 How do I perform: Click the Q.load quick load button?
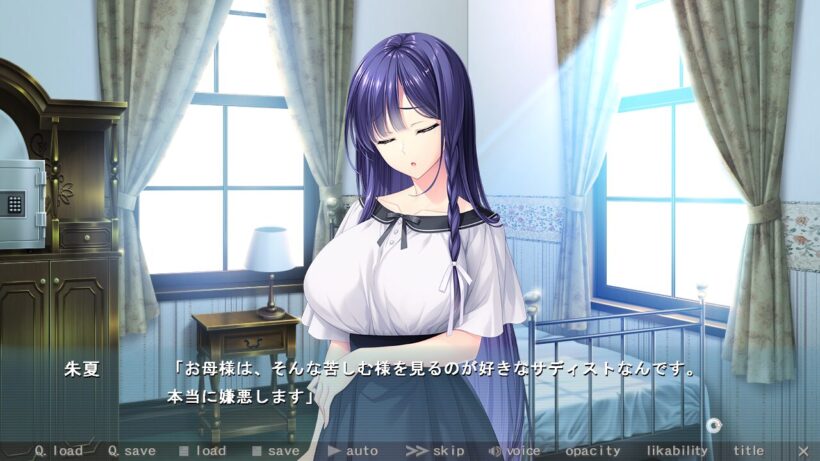tap(59, 451)
